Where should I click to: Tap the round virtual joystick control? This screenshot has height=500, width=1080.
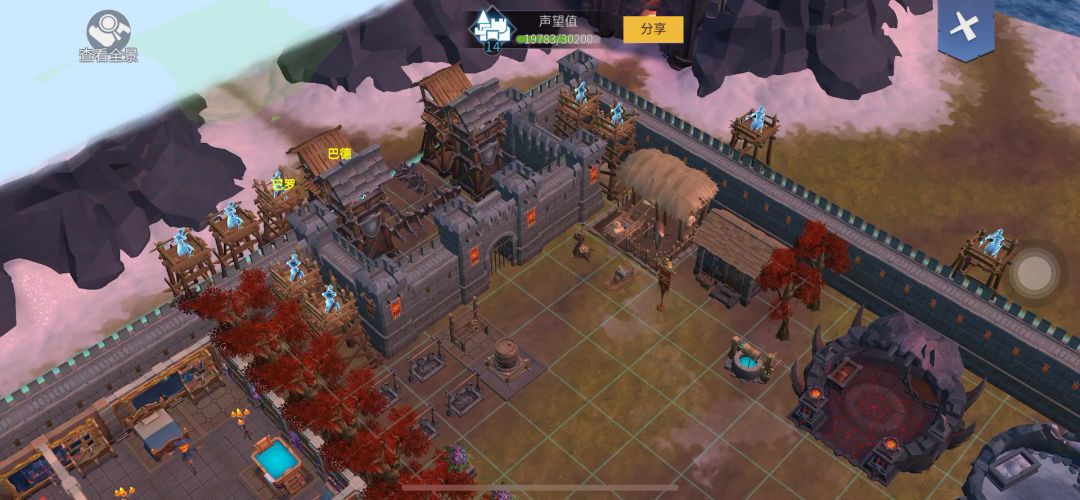coord(1036,271)
